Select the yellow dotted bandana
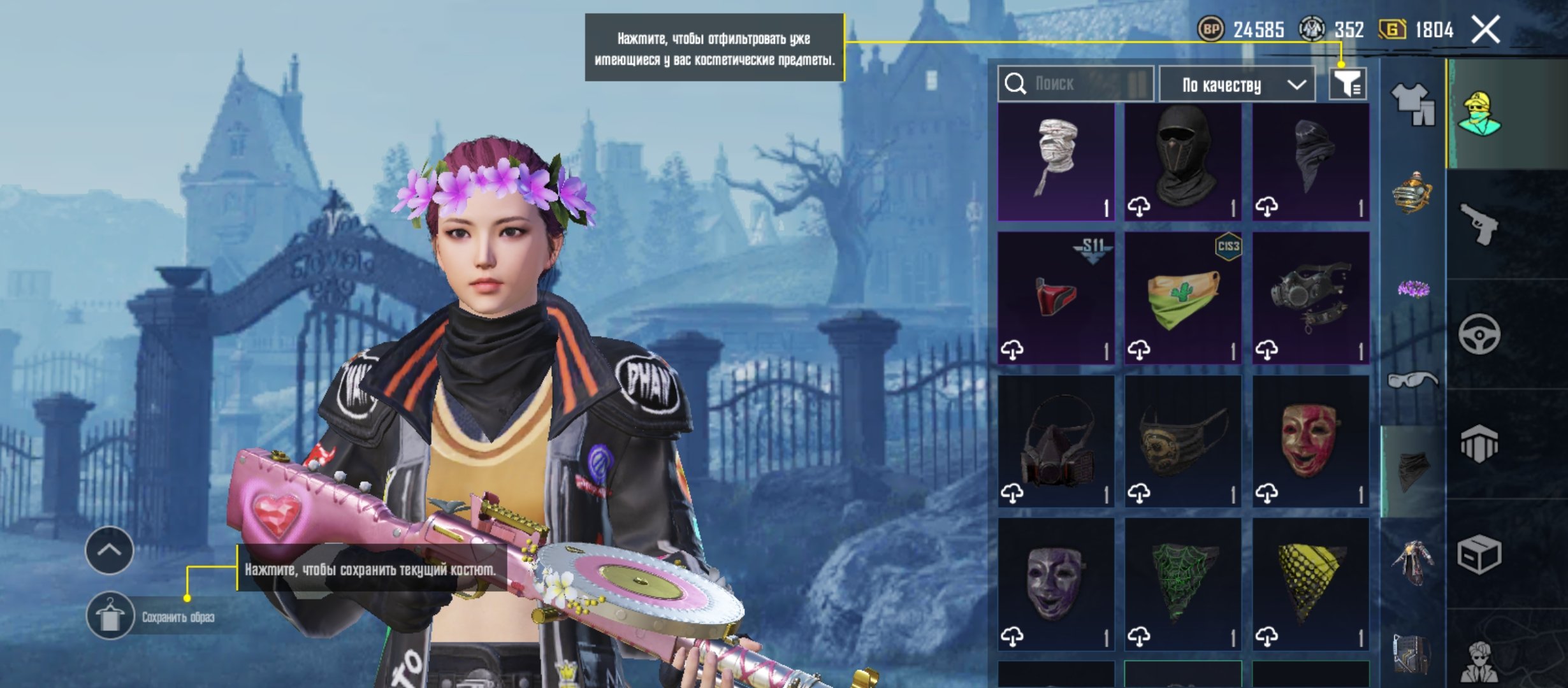The image size is (1568, 688). point(1310,584)
